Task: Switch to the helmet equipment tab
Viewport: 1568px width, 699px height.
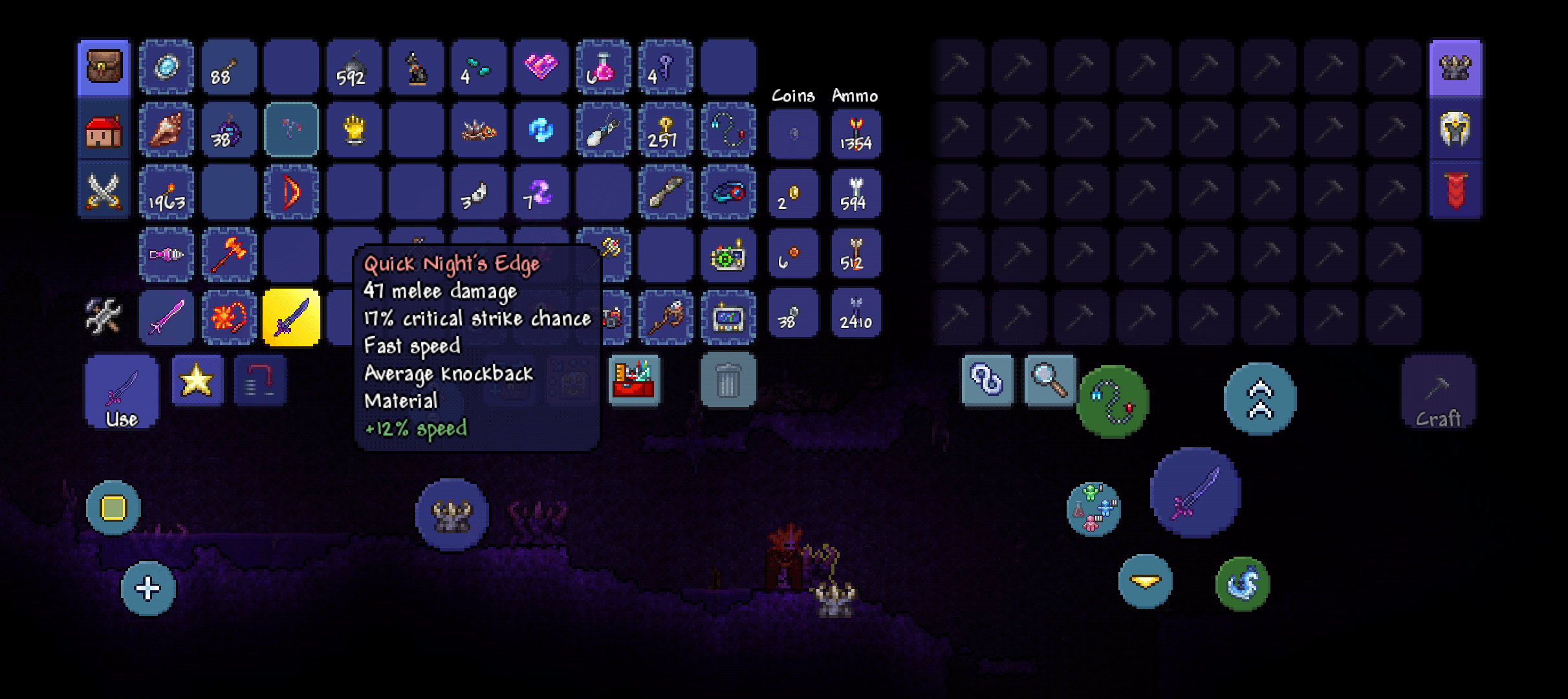Action: 1455,129
